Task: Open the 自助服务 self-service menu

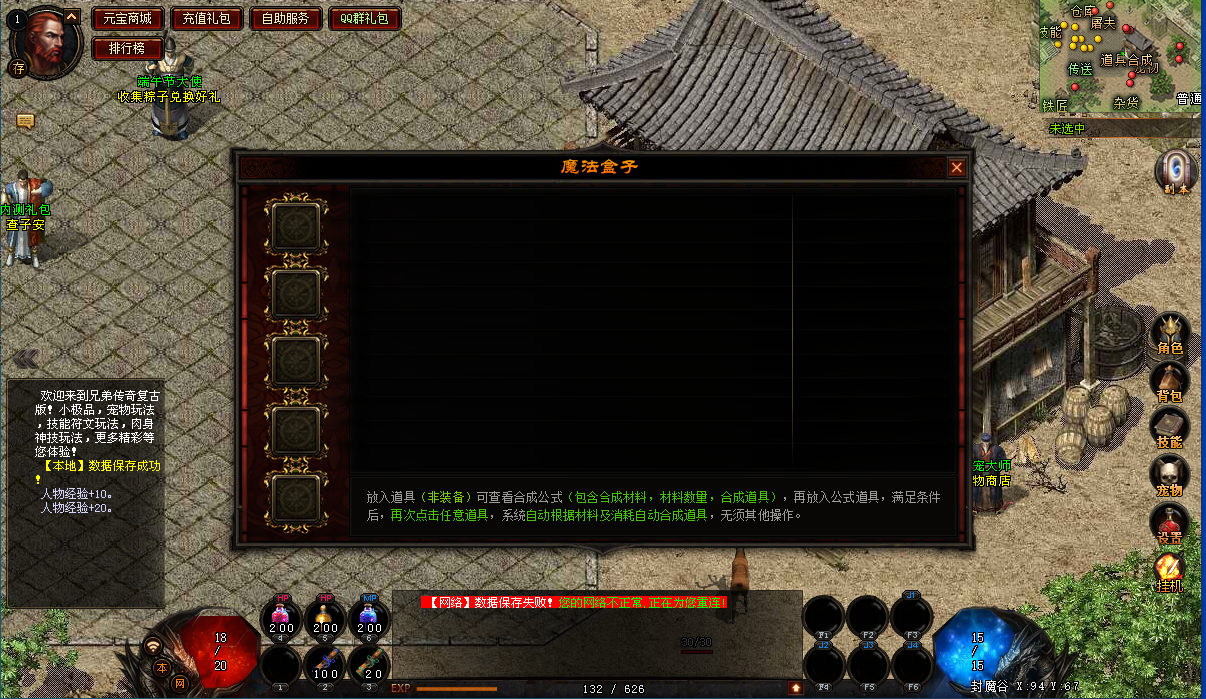Action: [x=286, y=19]
